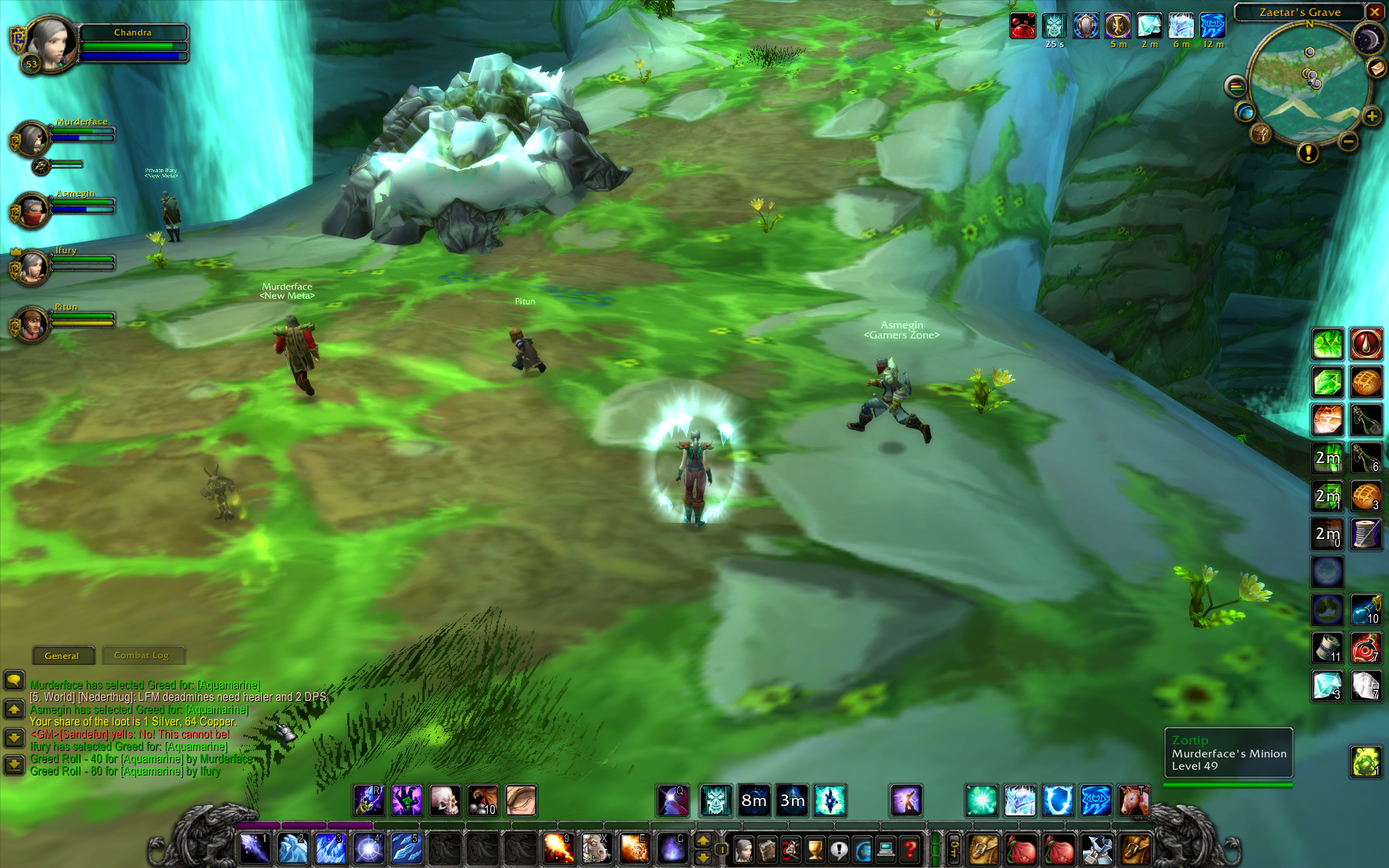Use the skull ability icon
The height and width of the screenshot is (868, 1389).
click(x=445, y=801)
